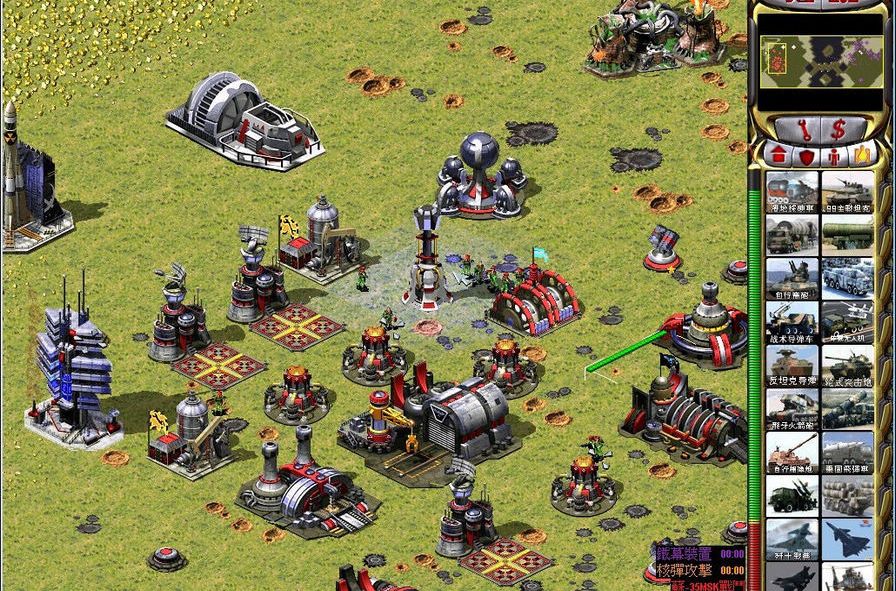
Task: Build the self-propelled howitzer (自行榴弹炮)
Action: click(x=792, y=451)
